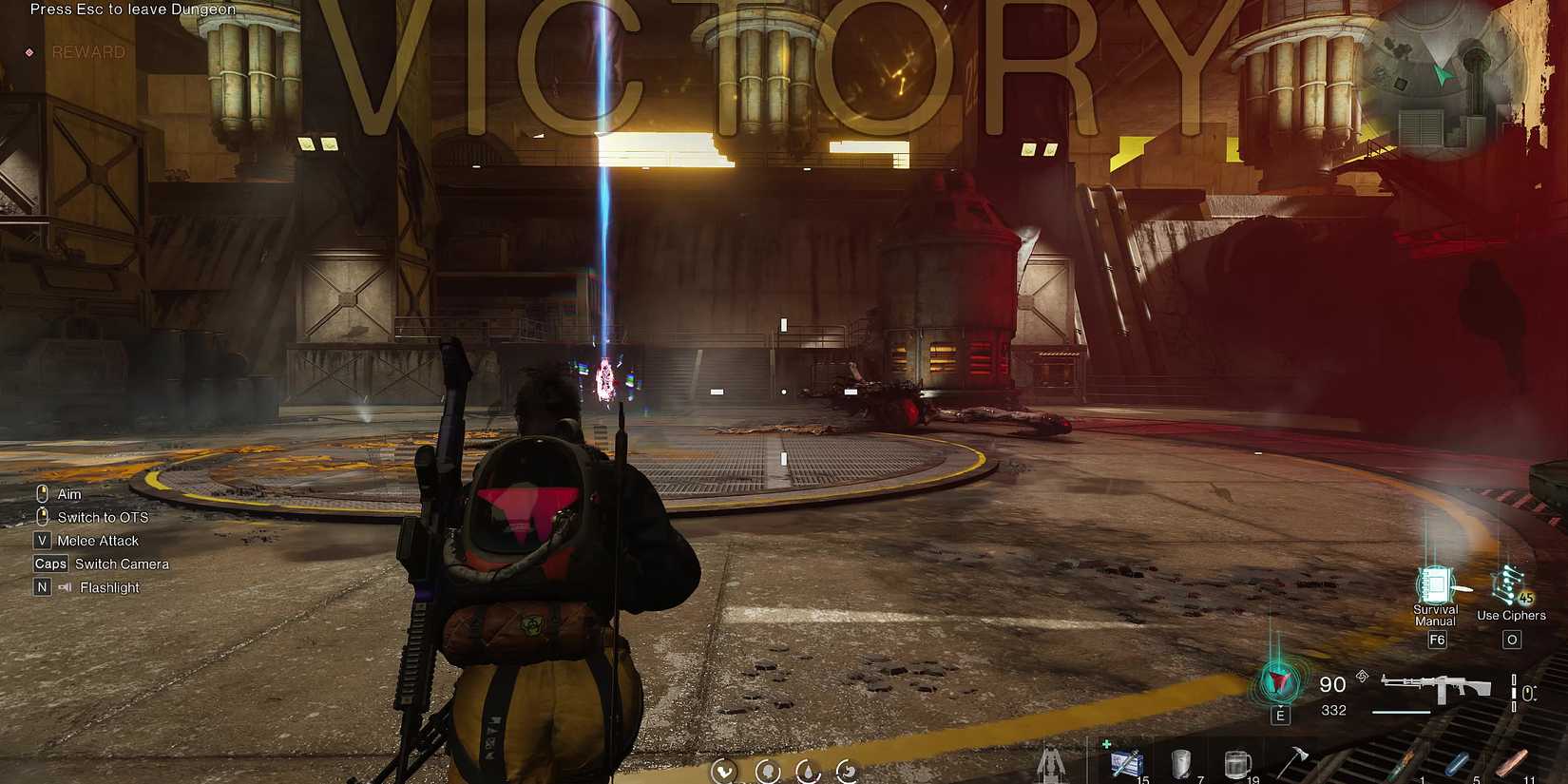1568x784 pixels.
Task: Click the hydration droplet status ring
Action: 807,773
